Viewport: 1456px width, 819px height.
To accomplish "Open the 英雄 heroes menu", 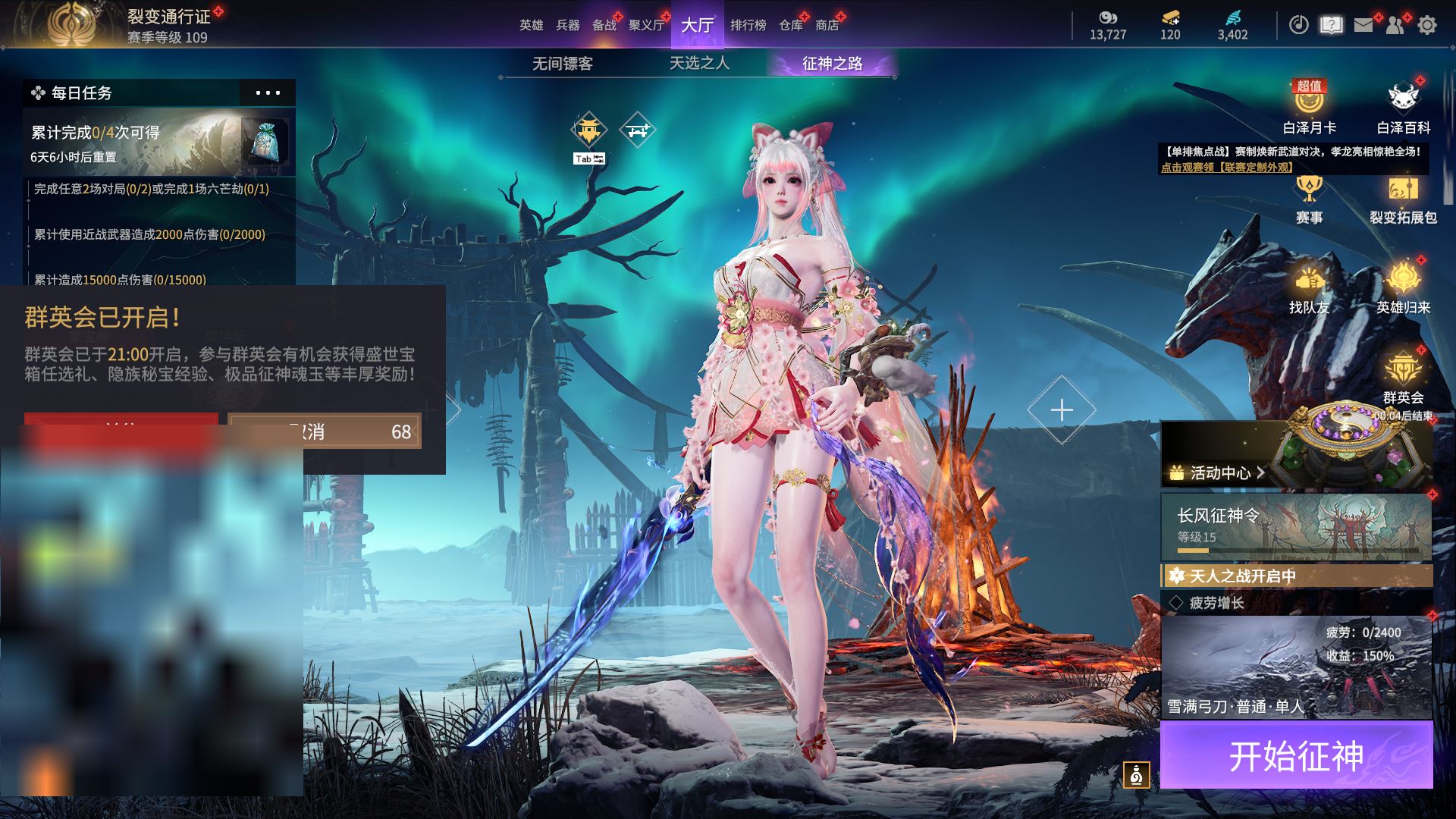I will pos(531,25).
